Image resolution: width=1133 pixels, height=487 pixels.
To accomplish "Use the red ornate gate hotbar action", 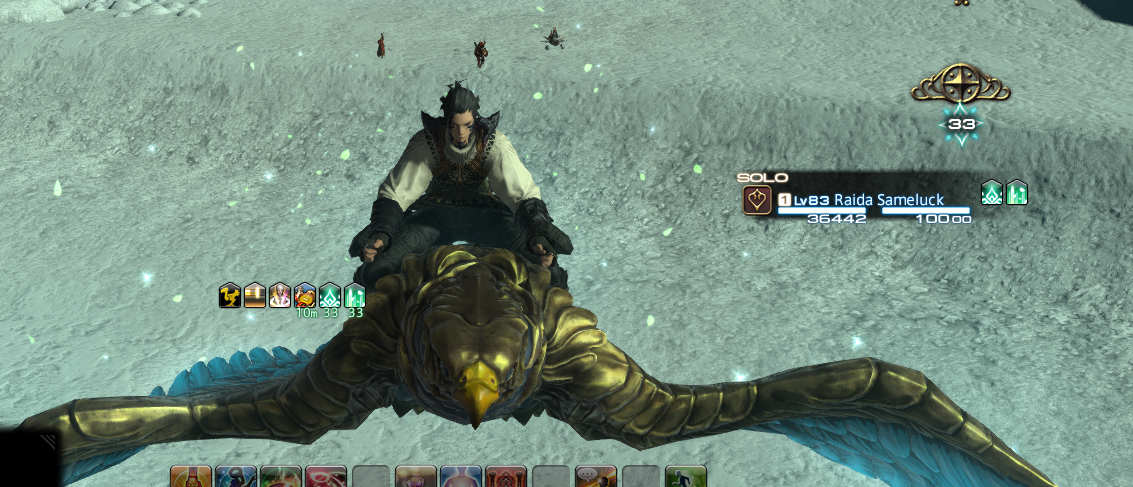I will pos(506,478).
